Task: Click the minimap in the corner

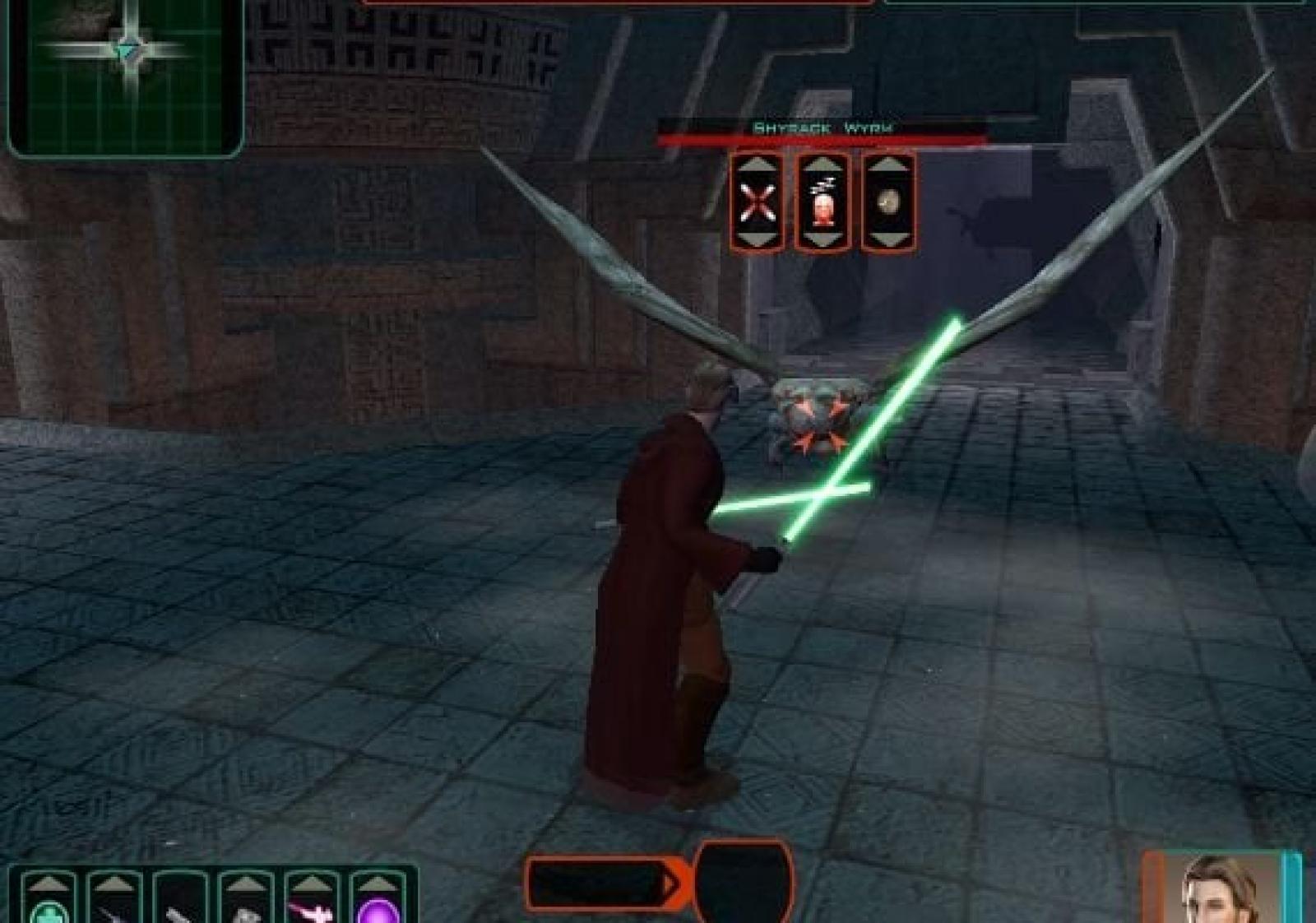Action: tap(125, 76)
